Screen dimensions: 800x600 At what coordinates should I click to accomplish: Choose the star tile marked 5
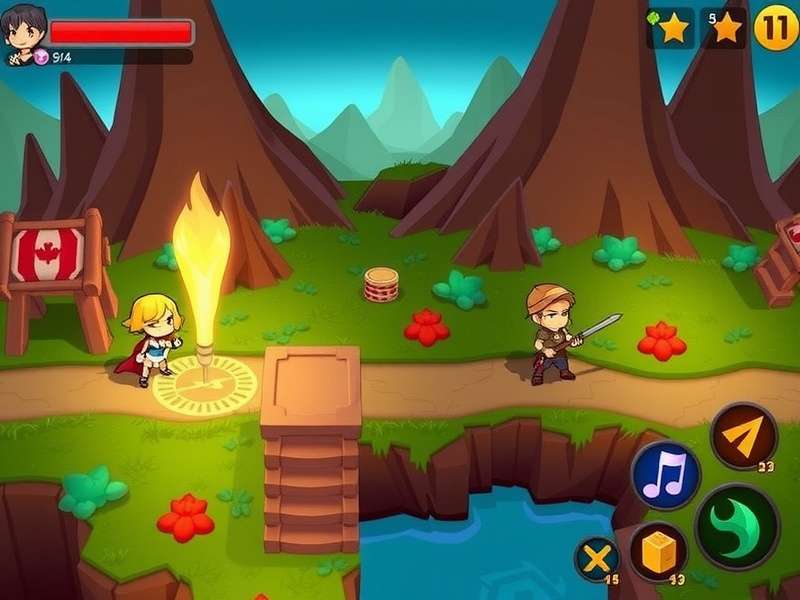(724, 28)
